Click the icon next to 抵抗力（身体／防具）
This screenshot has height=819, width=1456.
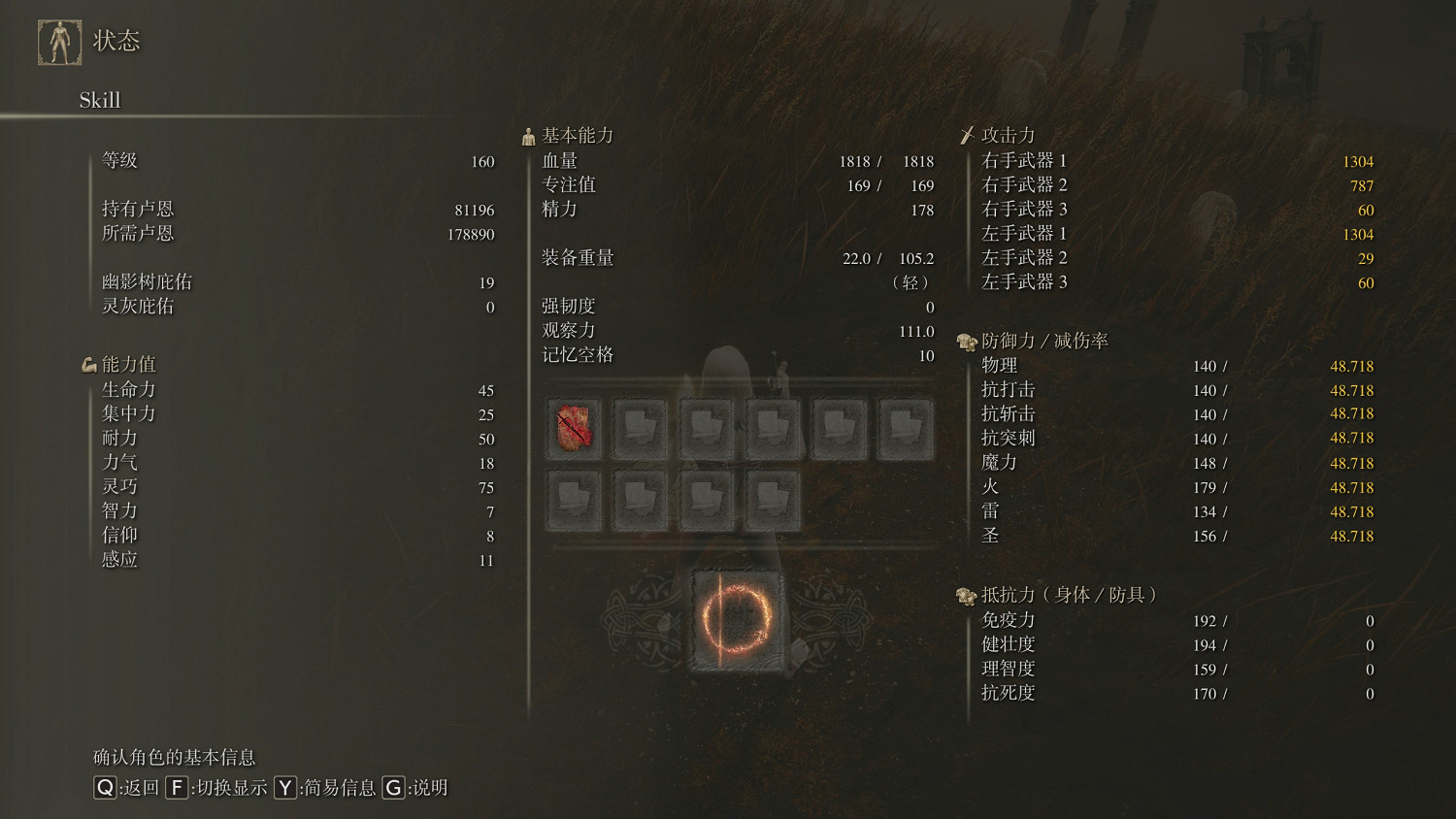pyautogui.click(x=965, y=596)
